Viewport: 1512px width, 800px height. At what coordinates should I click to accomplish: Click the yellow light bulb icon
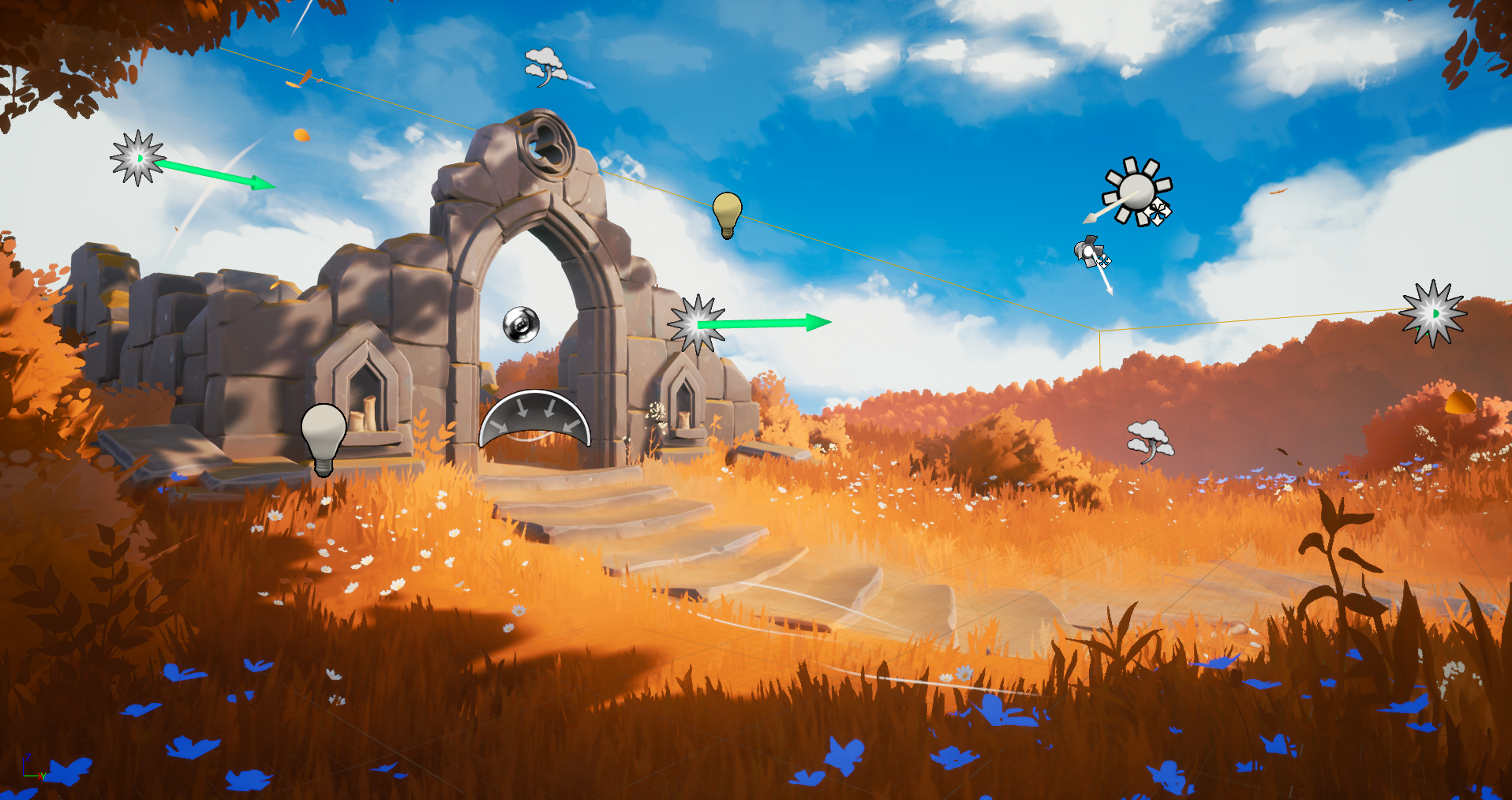tap(727, 212)
